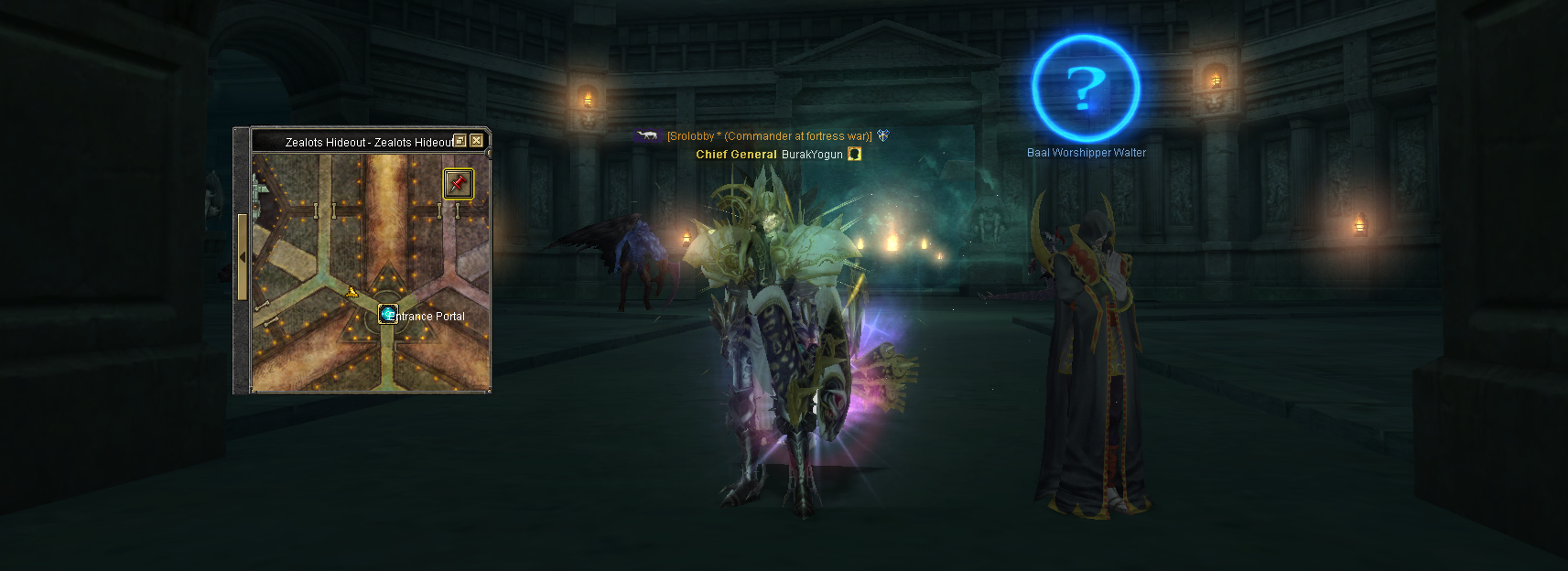Screen dimensions: 1568x571
Task: Select the Entrance Portal marker on the map
Action: click(x=388, y=315)
